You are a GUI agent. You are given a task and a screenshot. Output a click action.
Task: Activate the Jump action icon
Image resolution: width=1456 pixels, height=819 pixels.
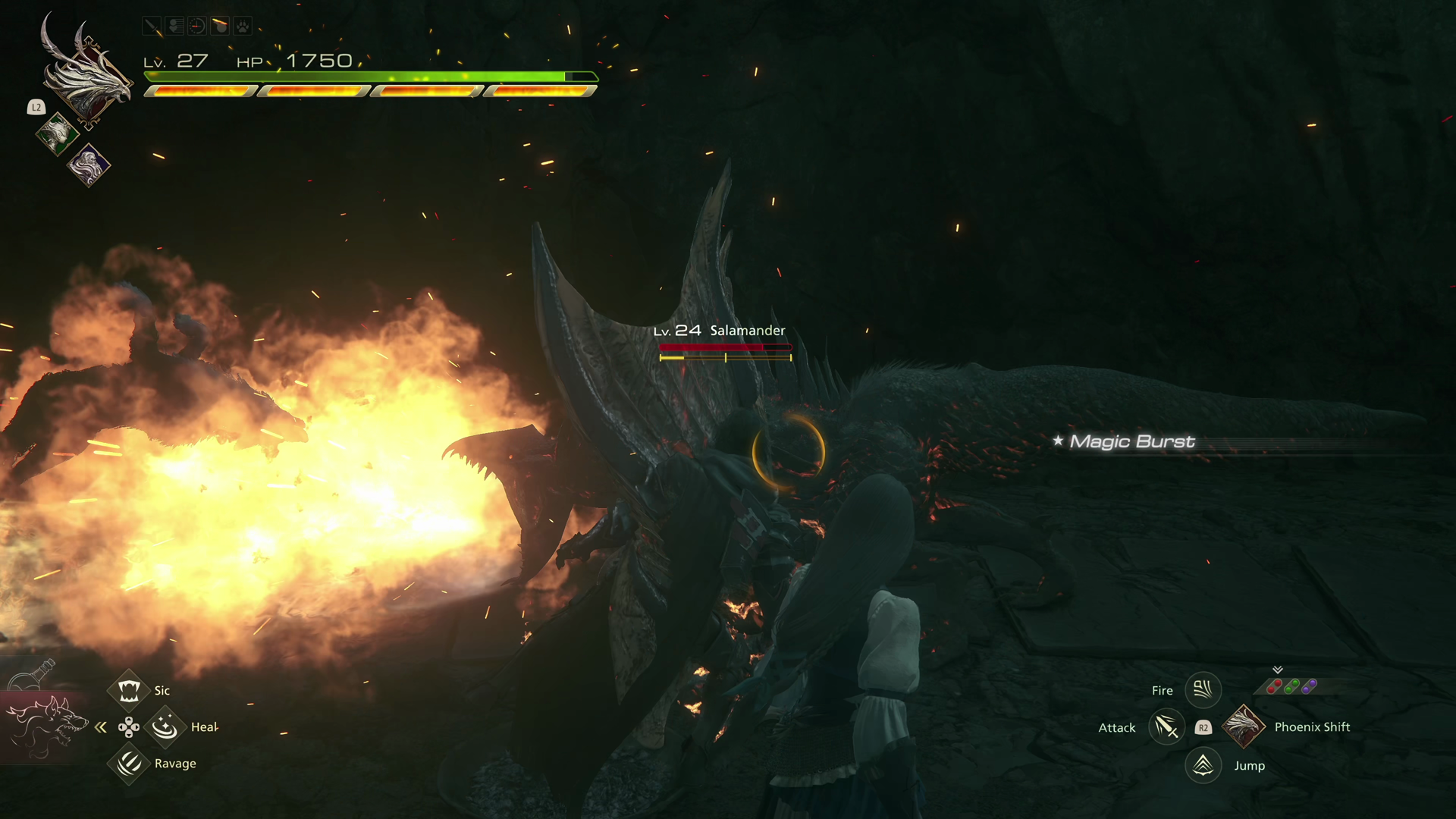(1203, 765)
